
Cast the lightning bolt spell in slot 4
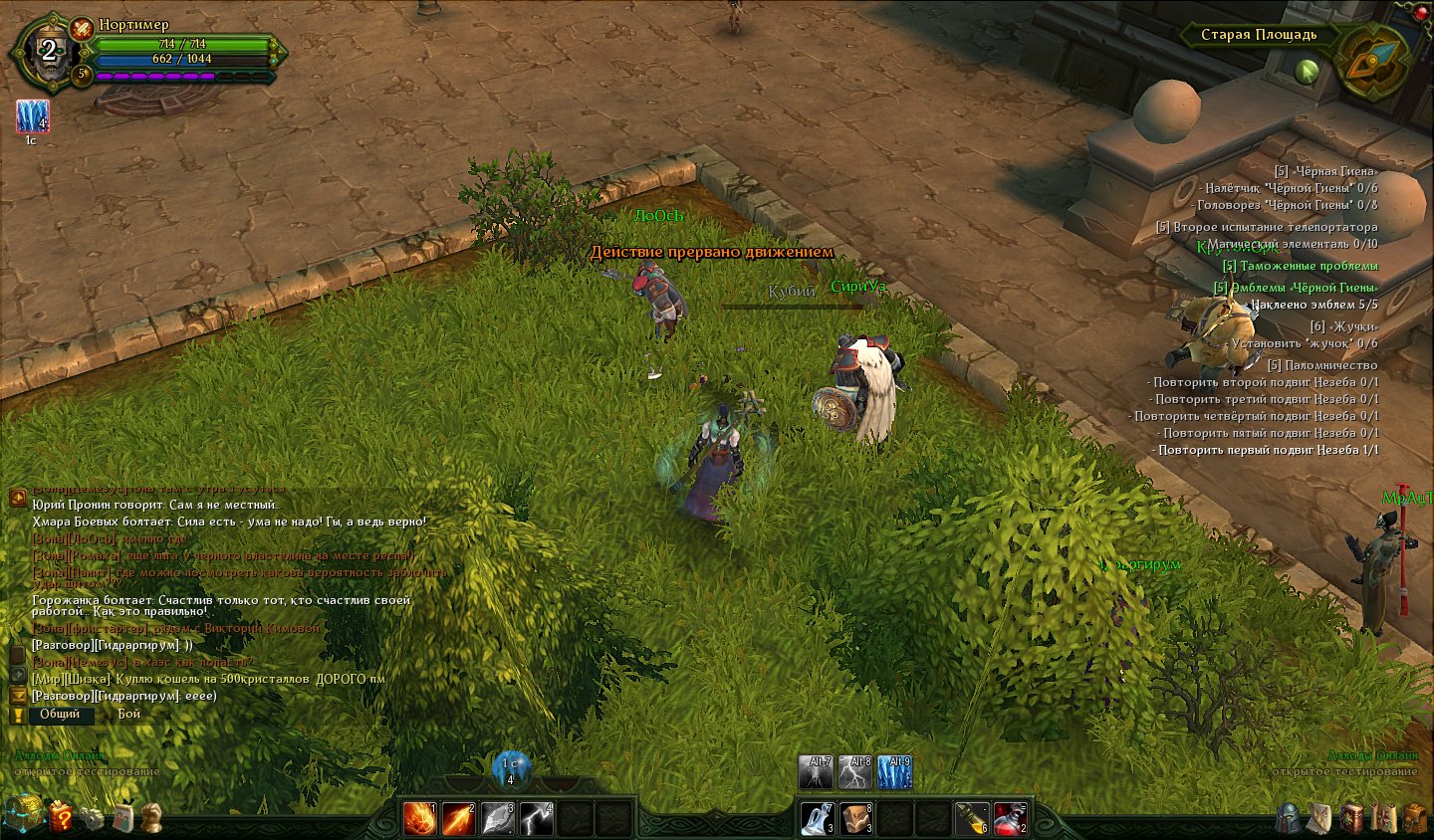coord(536,818)
